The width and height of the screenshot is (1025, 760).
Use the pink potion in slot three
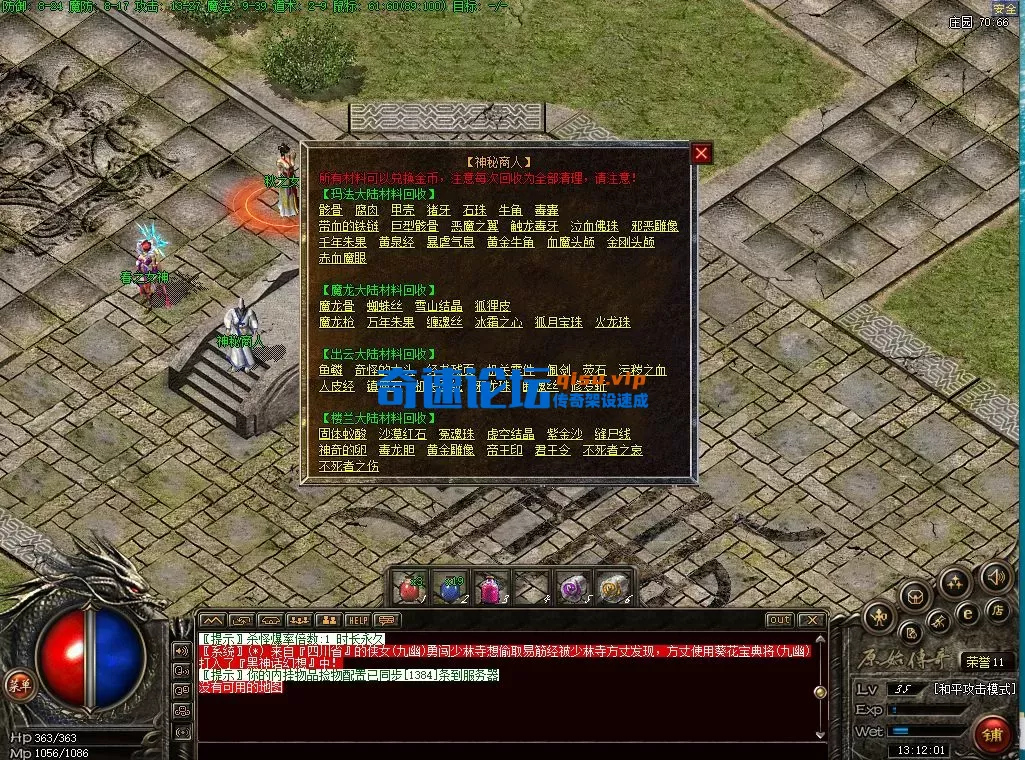pyautogui.click(x=492, y=588)
